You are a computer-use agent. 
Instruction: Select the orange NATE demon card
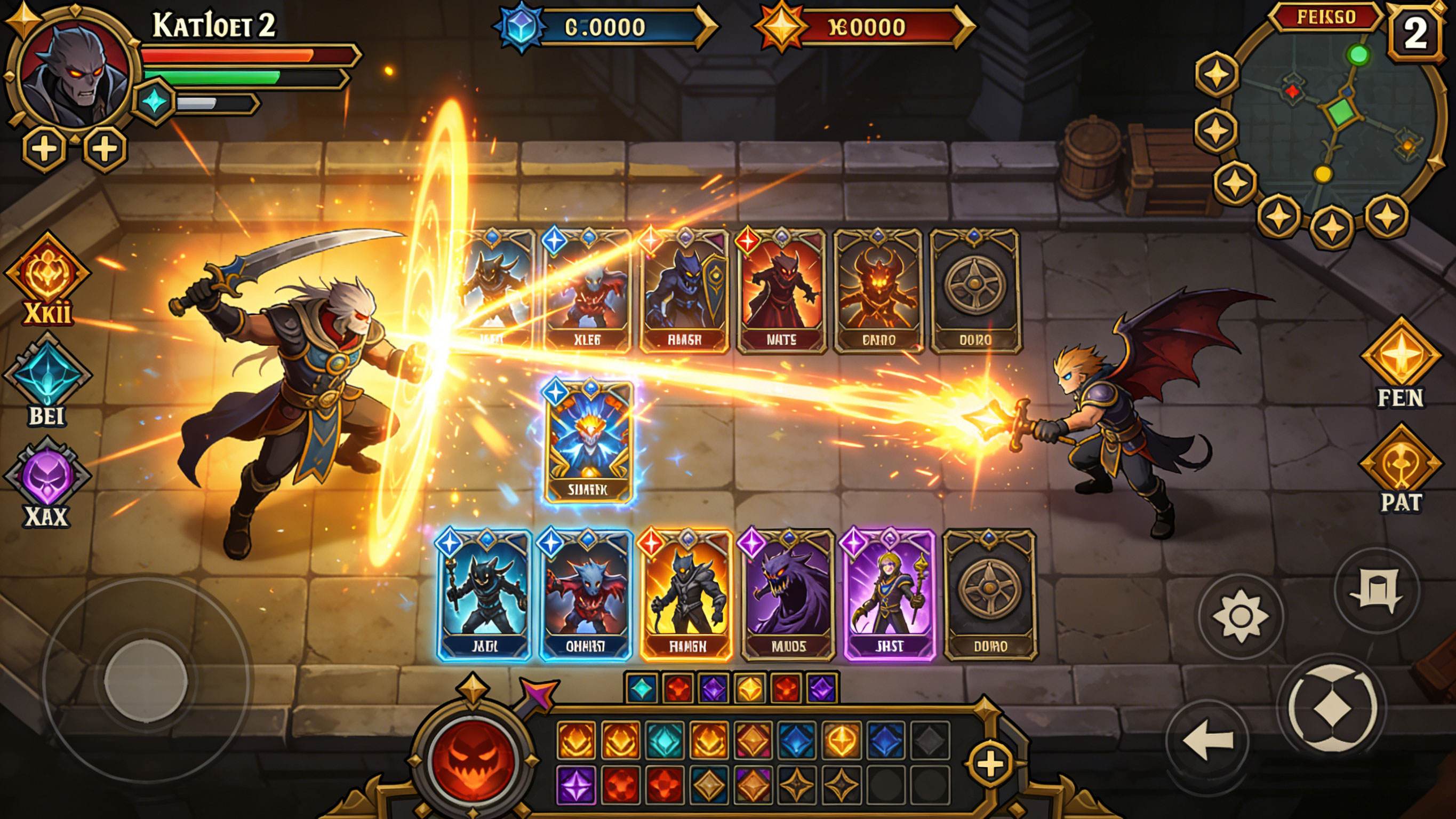point(781,291)
